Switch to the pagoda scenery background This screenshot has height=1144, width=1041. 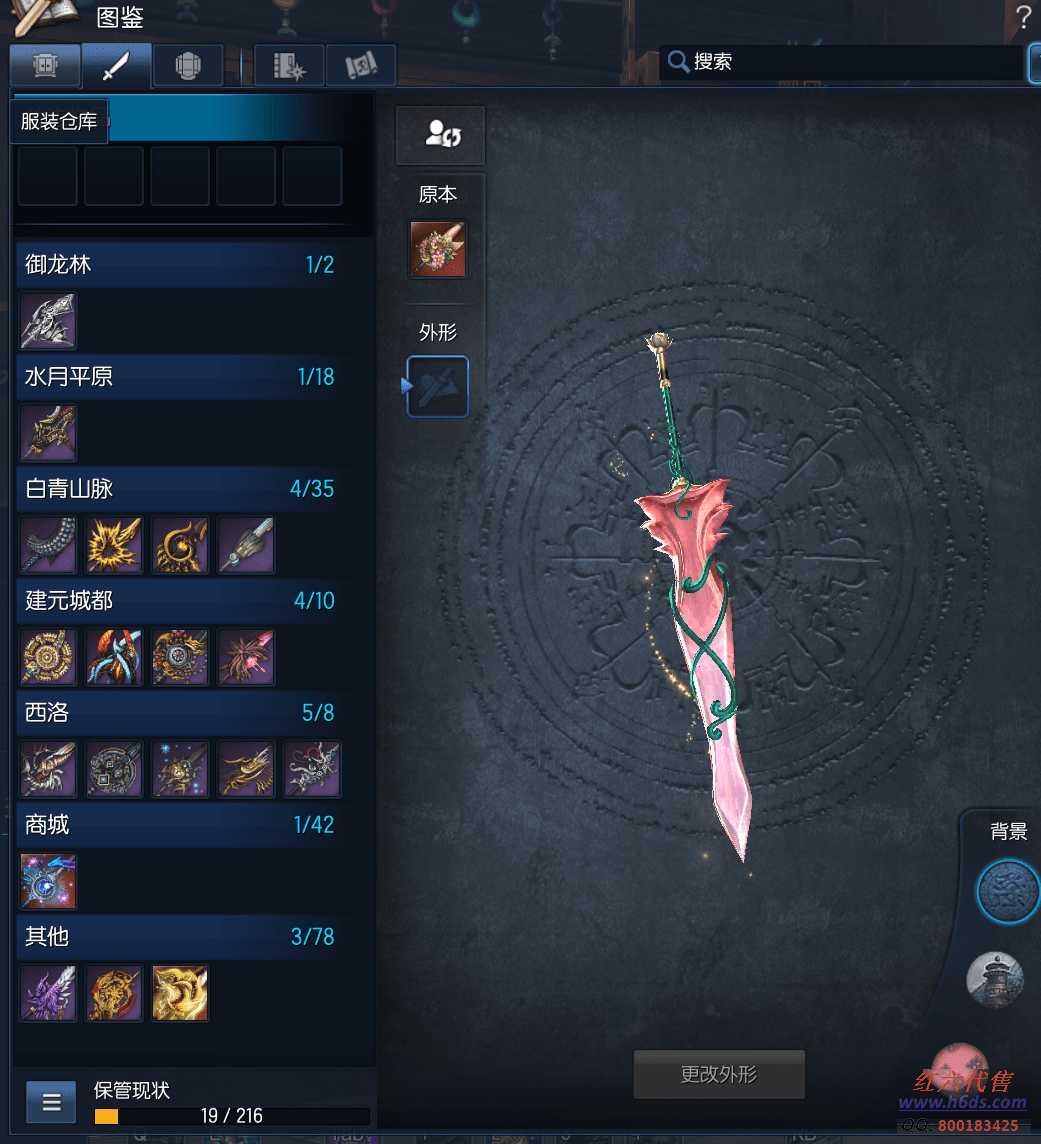pos(995,980)
